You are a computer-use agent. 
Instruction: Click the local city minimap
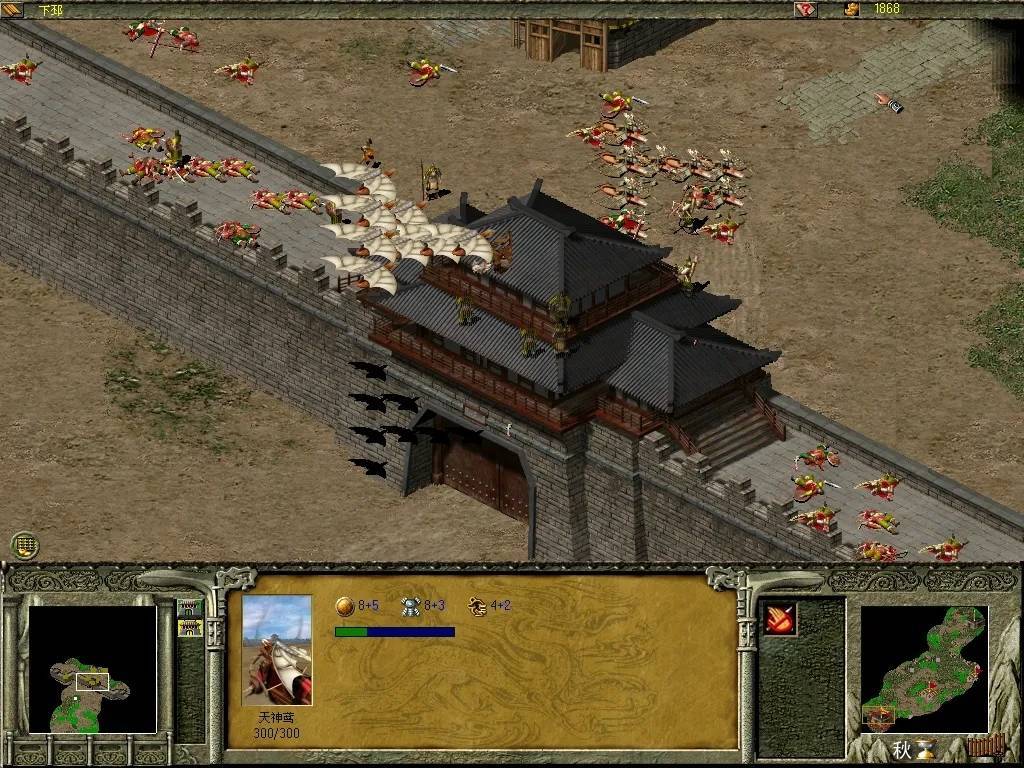[92, 669]
